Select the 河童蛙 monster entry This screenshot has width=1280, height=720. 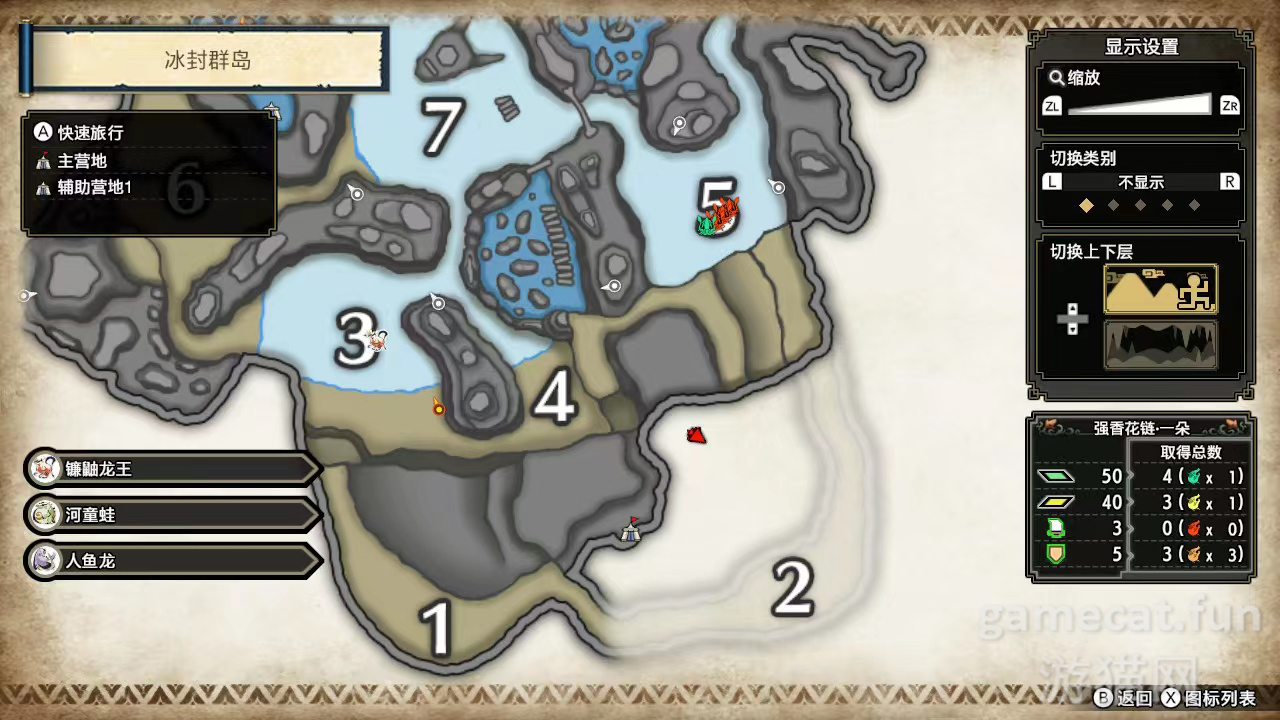point(170,515)
